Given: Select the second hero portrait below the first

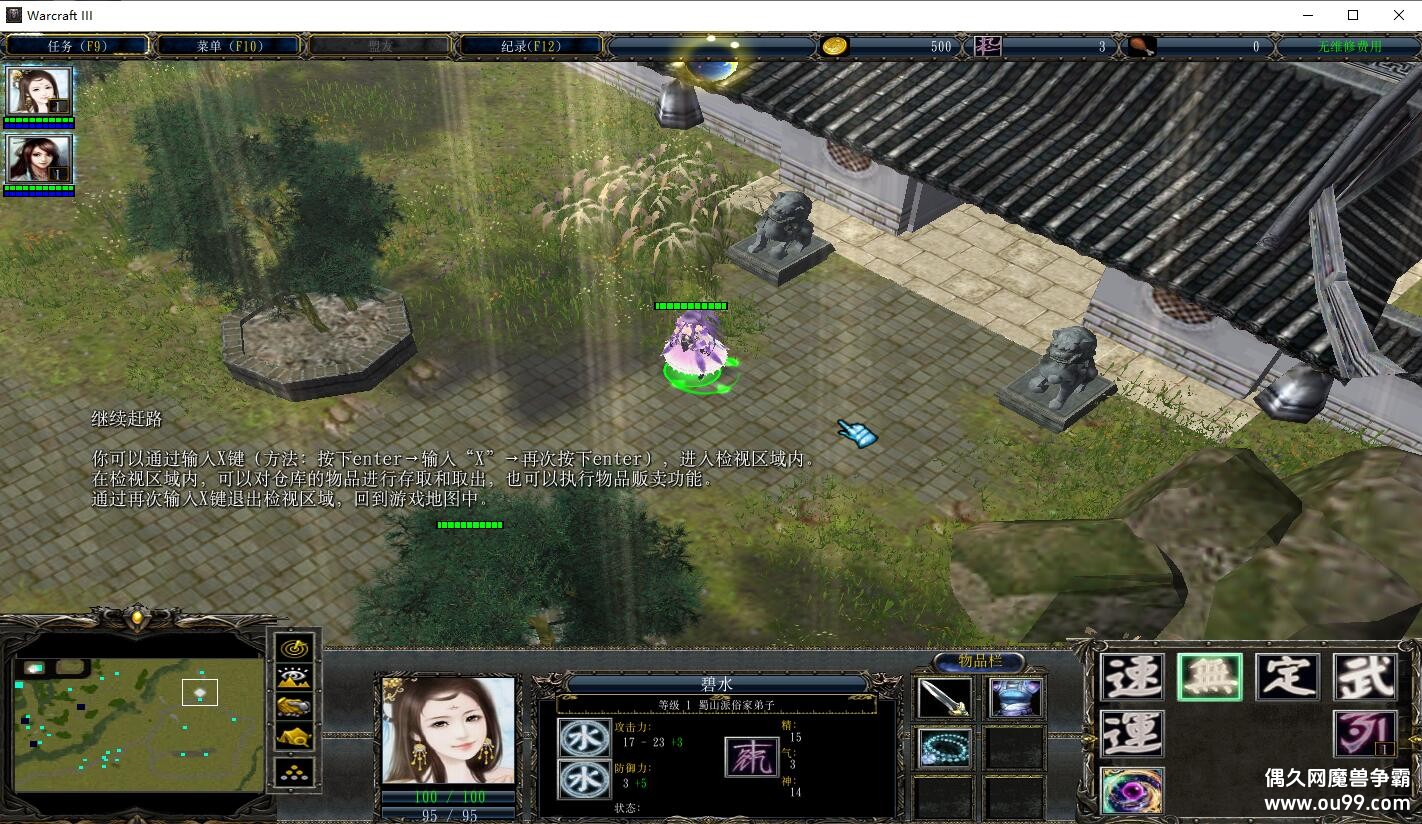Looking at the screenshot, I should pyautogui.click(x=39, y=160).
